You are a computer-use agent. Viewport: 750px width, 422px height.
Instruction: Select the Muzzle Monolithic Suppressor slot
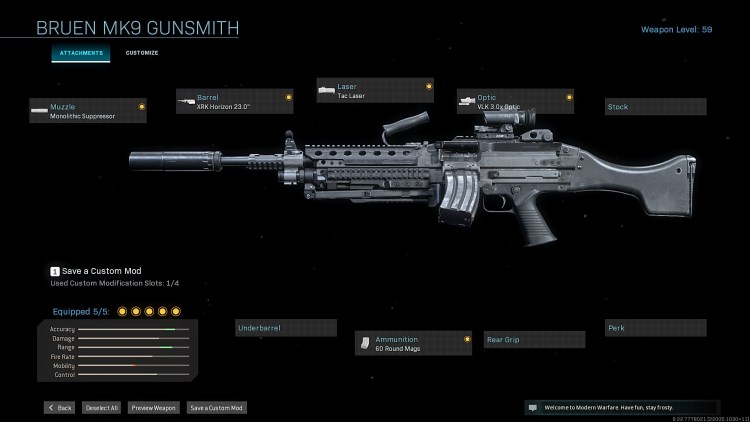[x=88, y=110]
